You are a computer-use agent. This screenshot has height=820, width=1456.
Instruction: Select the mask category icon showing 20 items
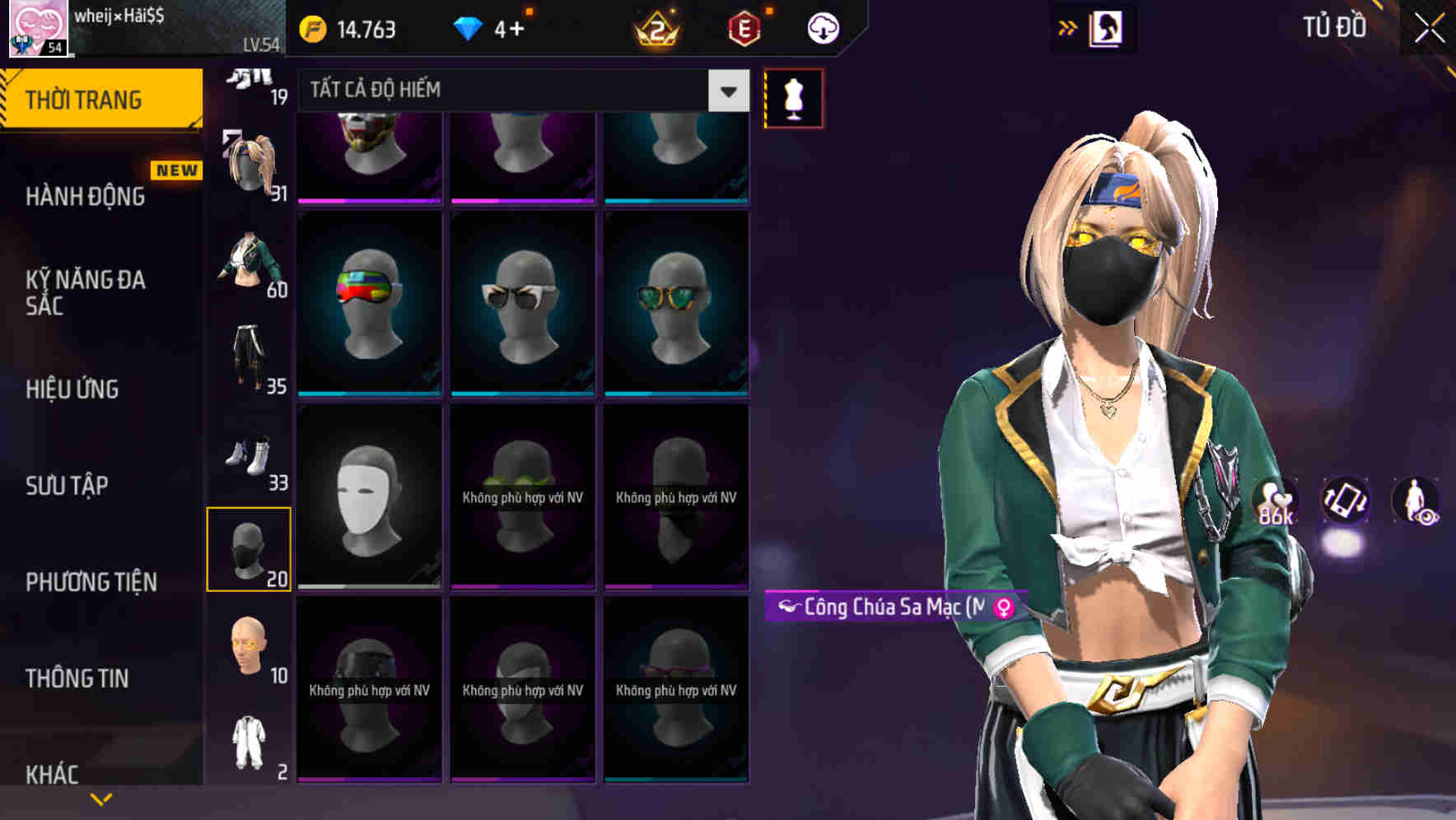click(250, 547)
